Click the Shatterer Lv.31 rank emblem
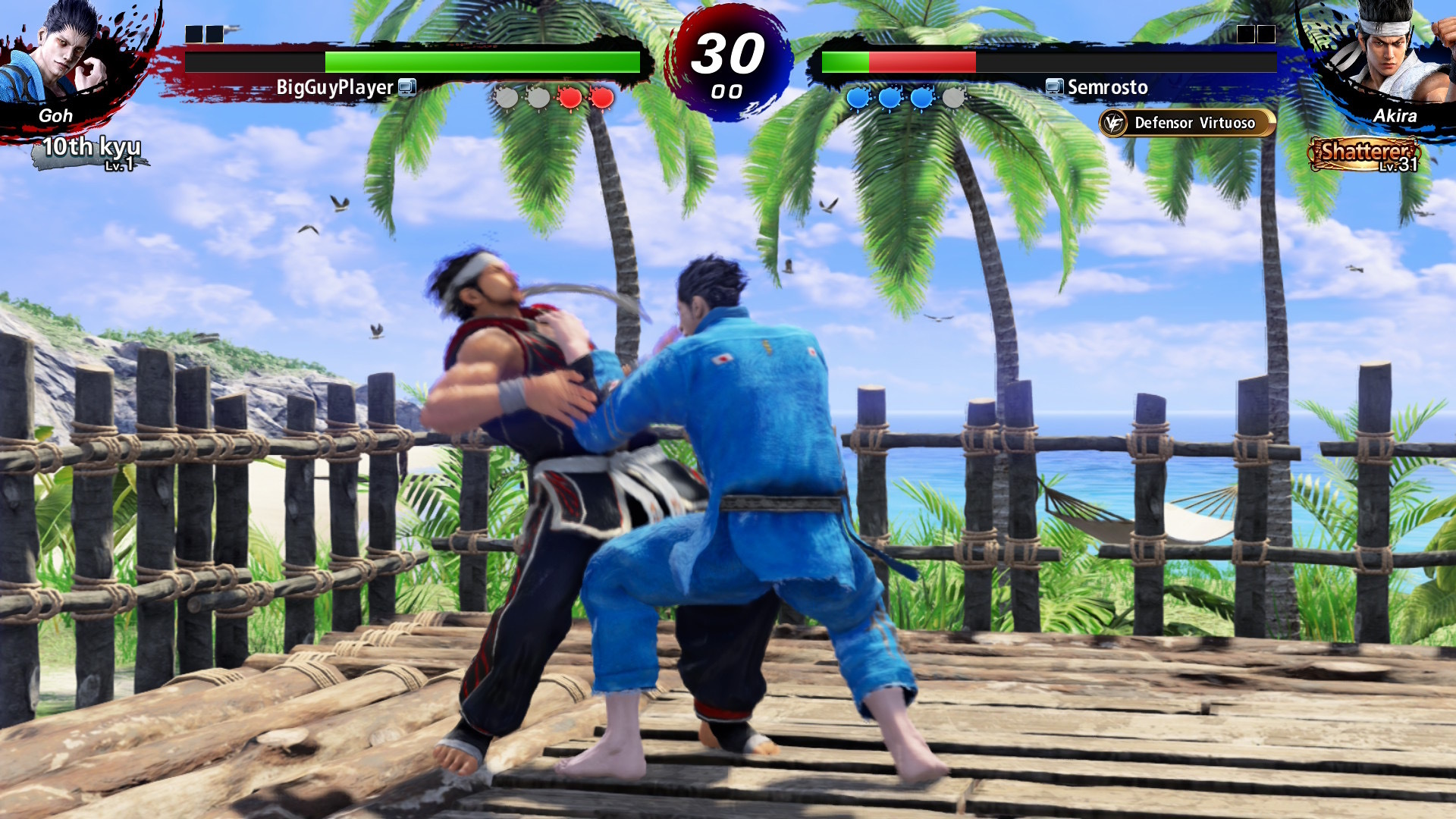This screenshot has width=1456, height=819. (x=1364, y=154)
